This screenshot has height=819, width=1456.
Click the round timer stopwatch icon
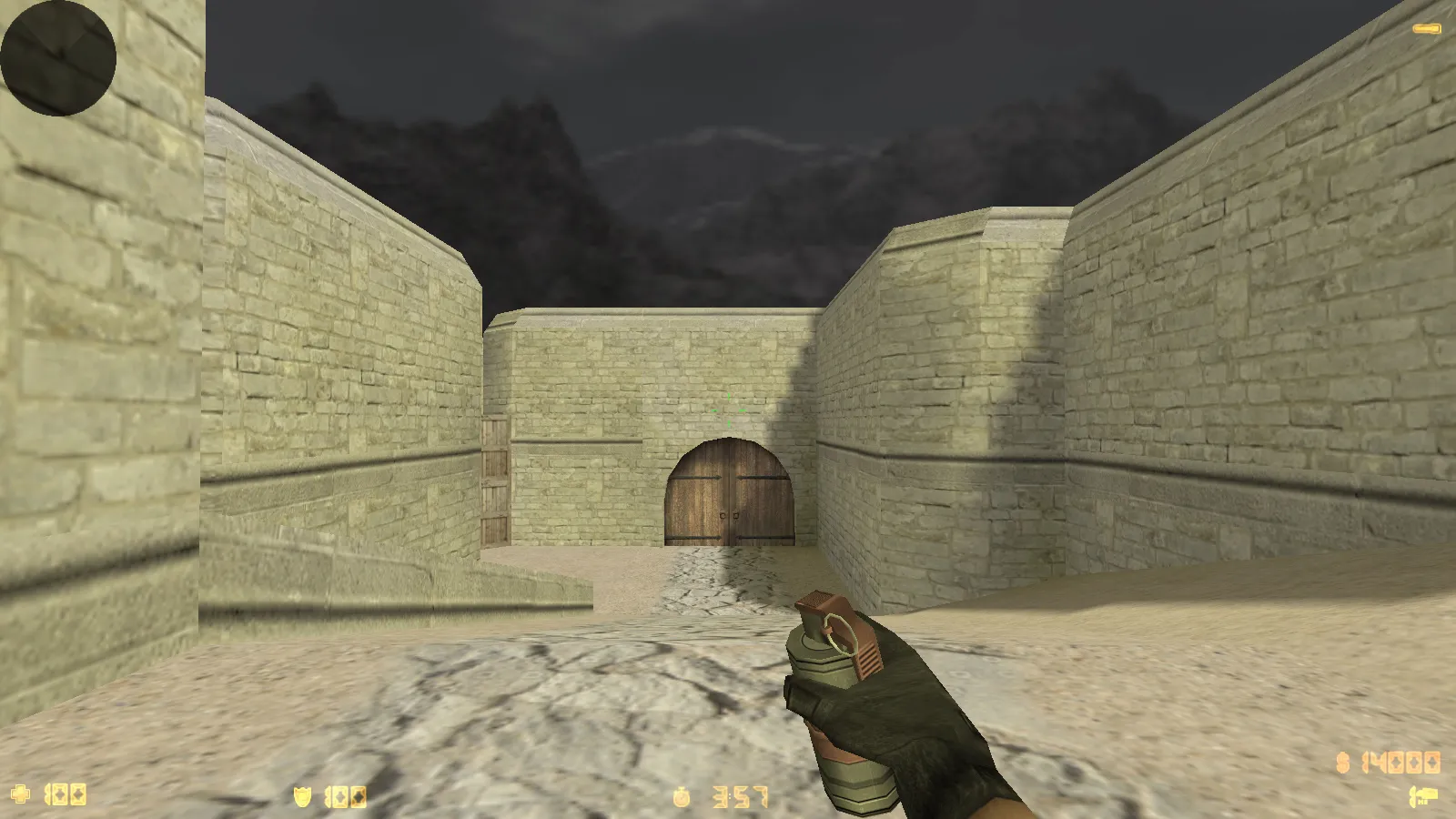tap(681, 796)
